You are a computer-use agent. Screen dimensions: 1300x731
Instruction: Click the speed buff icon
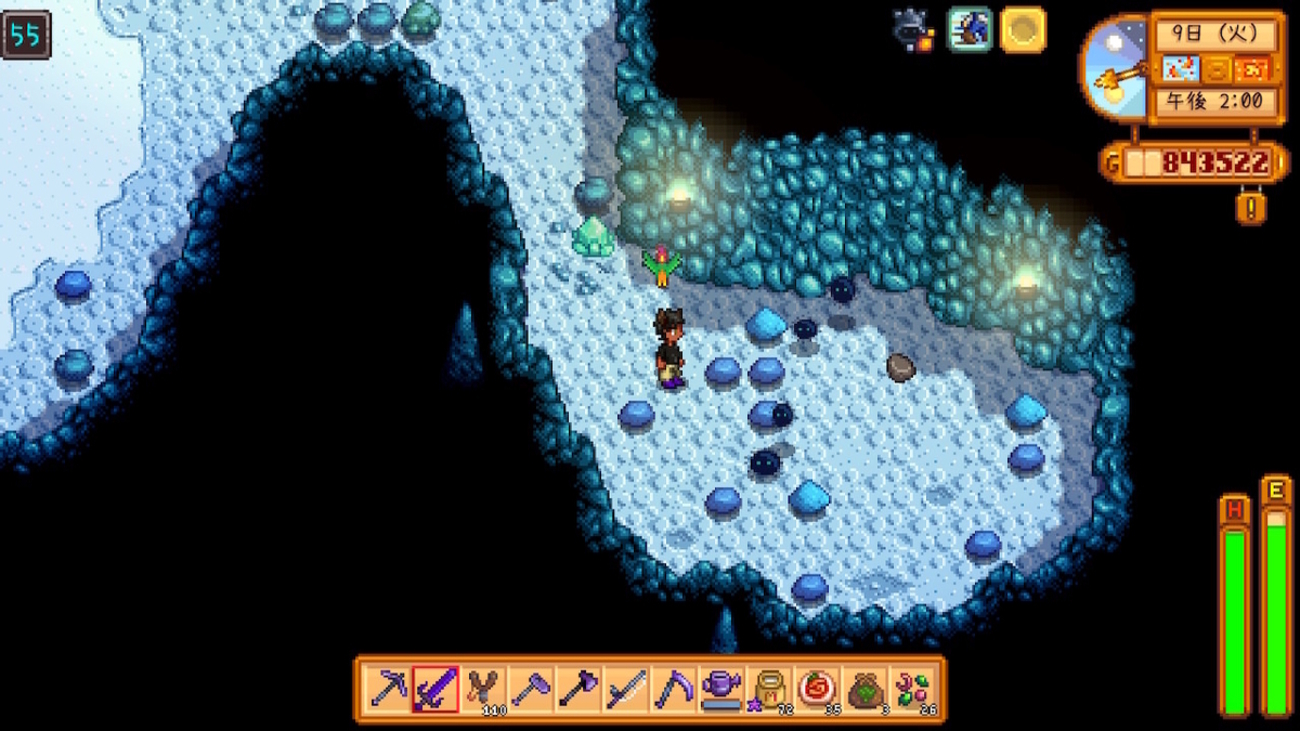969,30
